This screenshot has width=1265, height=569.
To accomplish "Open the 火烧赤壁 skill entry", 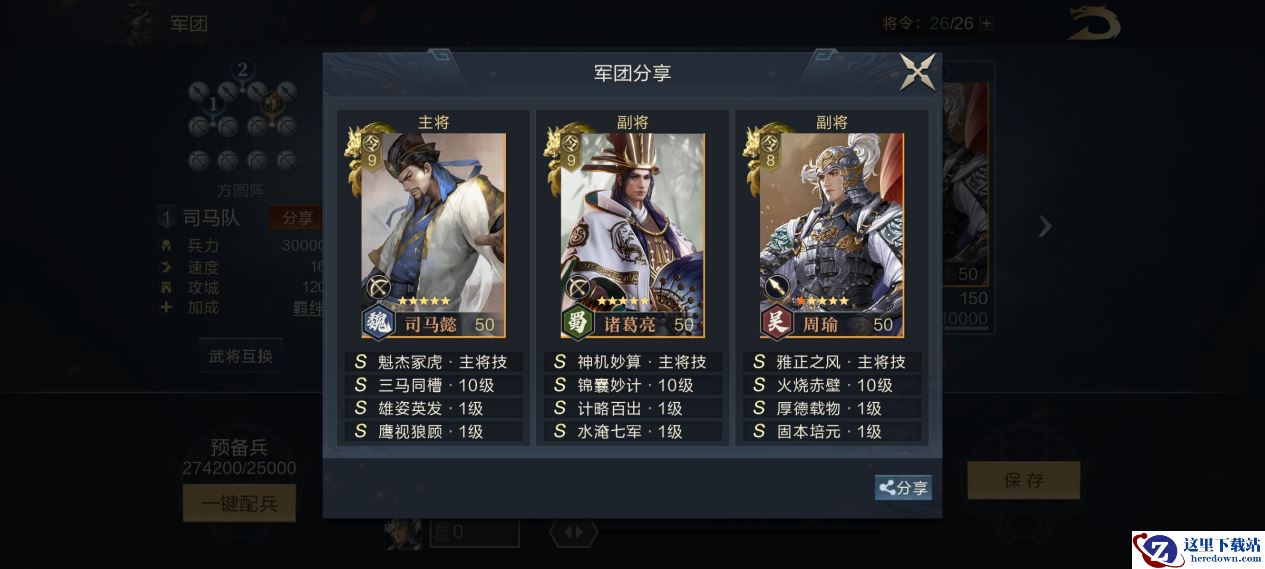I will 831,385.
